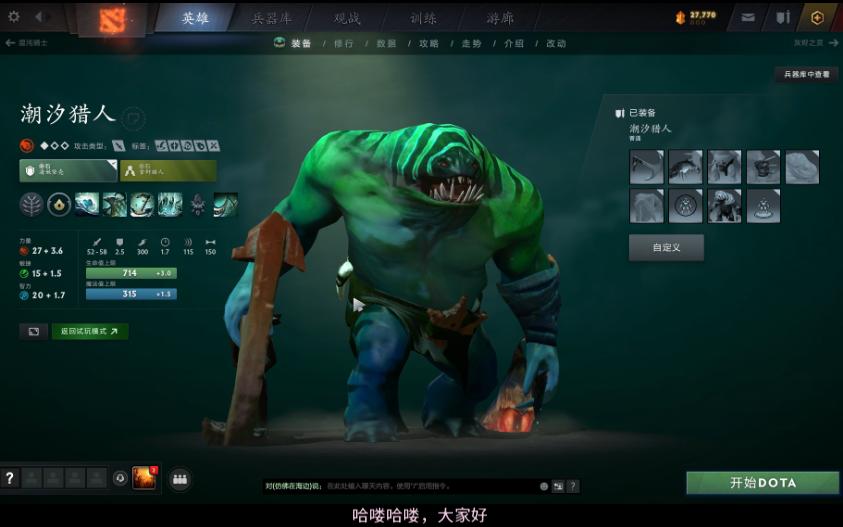This screenshot has width=843, height=527.
Task: Click the 兵器库中查看 button
Action: coord(806,74)
